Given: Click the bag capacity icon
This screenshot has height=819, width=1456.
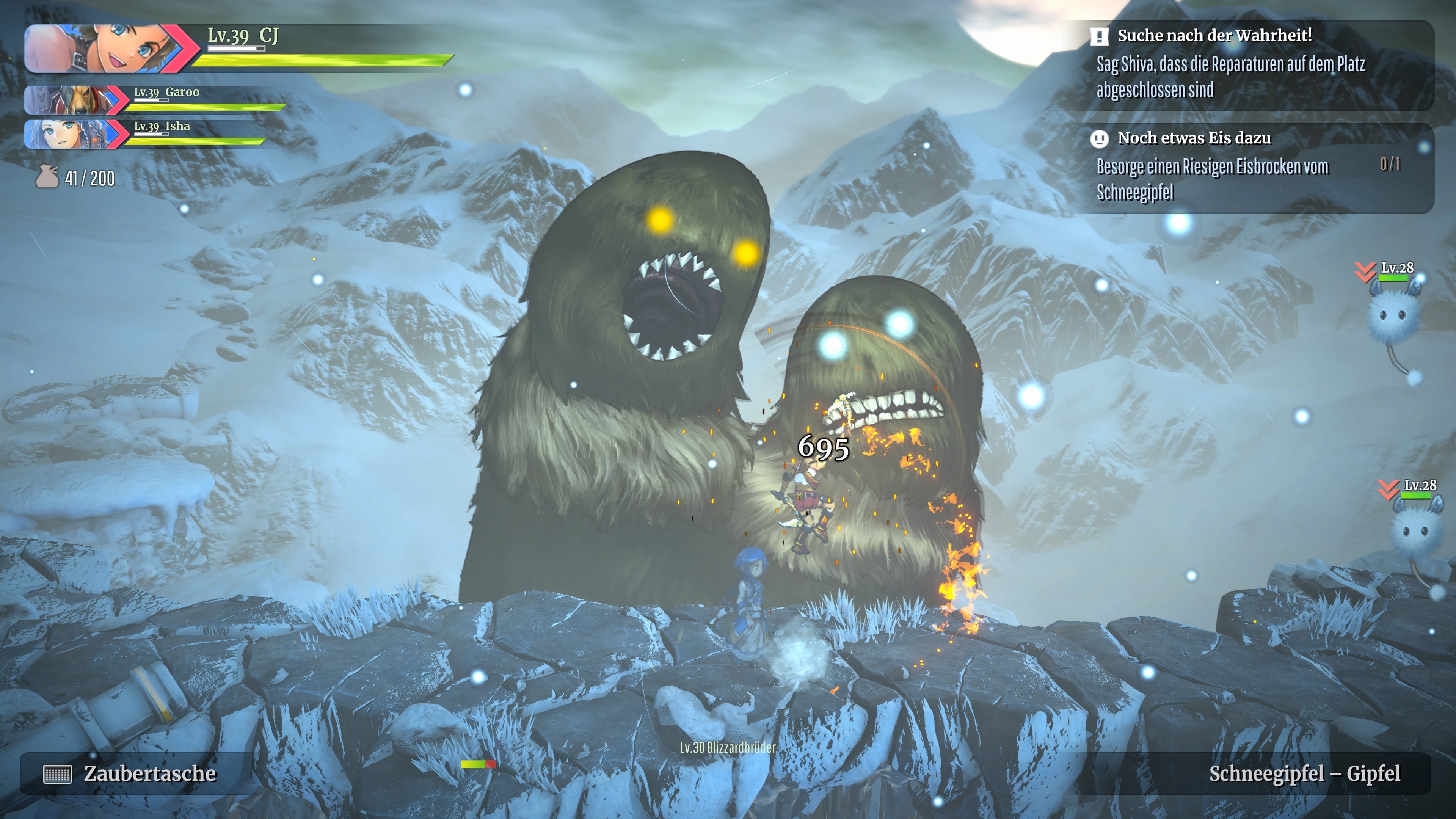Looking at the screenshot, I should 47,178.
